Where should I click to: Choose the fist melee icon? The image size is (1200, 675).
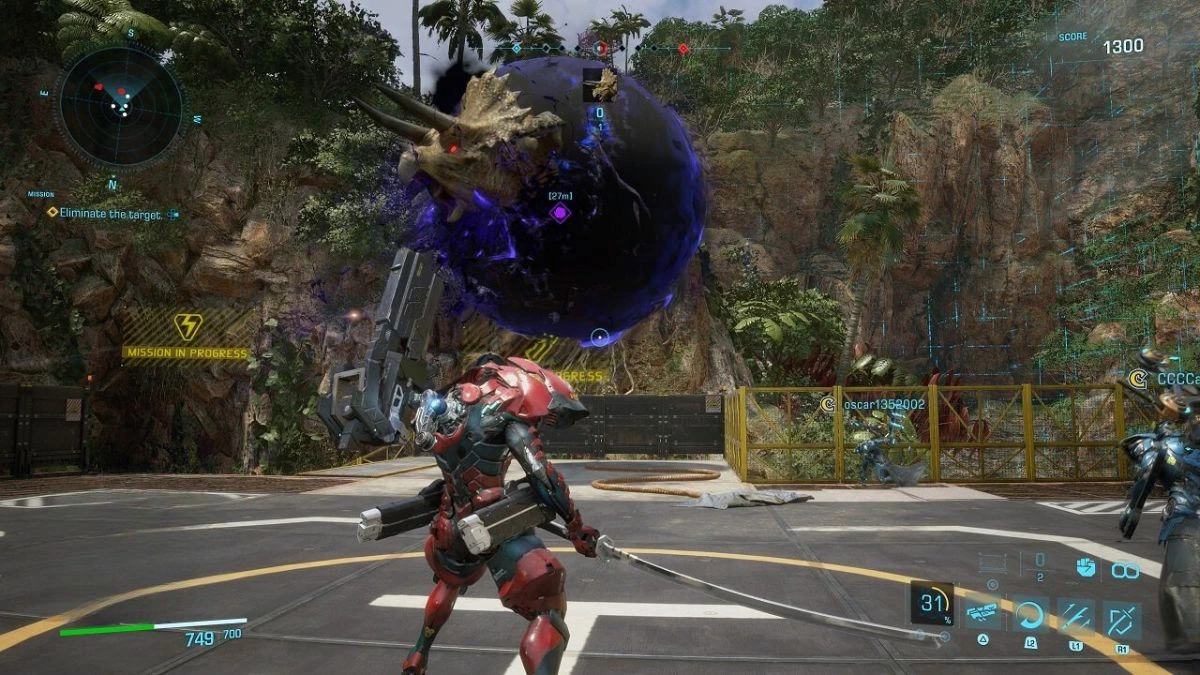pyautogui.click(x=1086, y=567)
